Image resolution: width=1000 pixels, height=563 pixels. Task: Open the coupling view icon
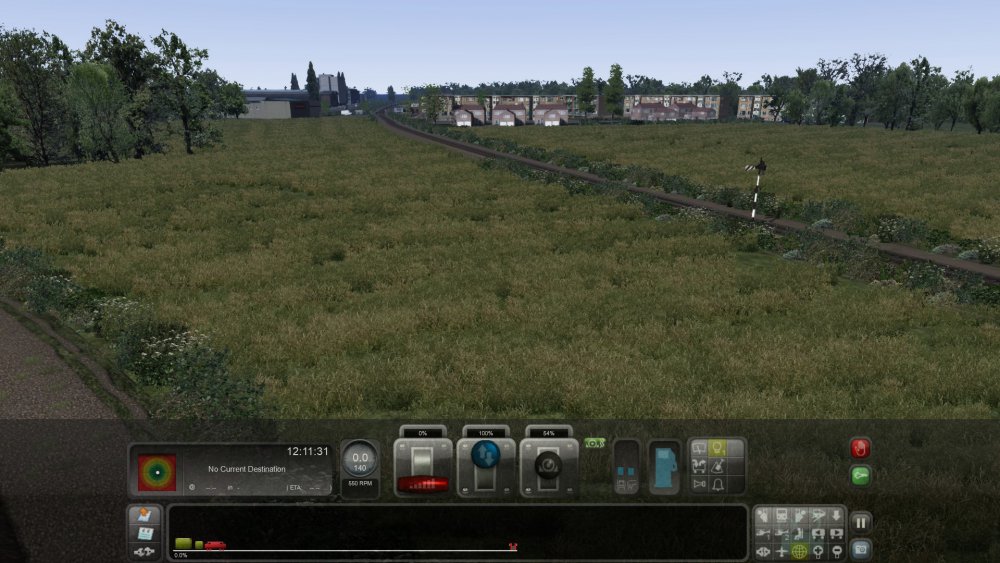click(x=144, y=551)
